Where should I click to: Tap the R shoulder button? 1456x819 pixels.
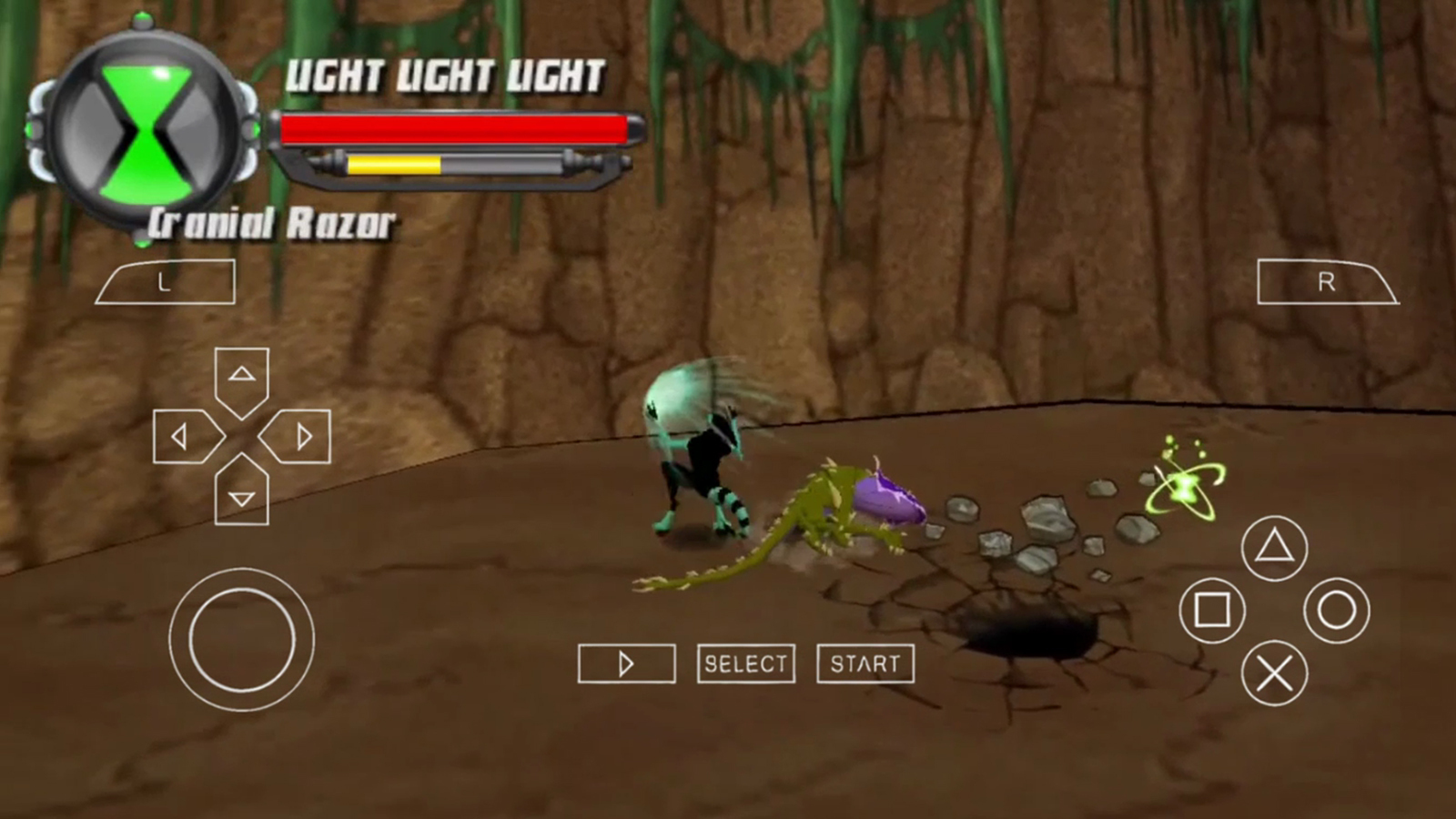1326,282
